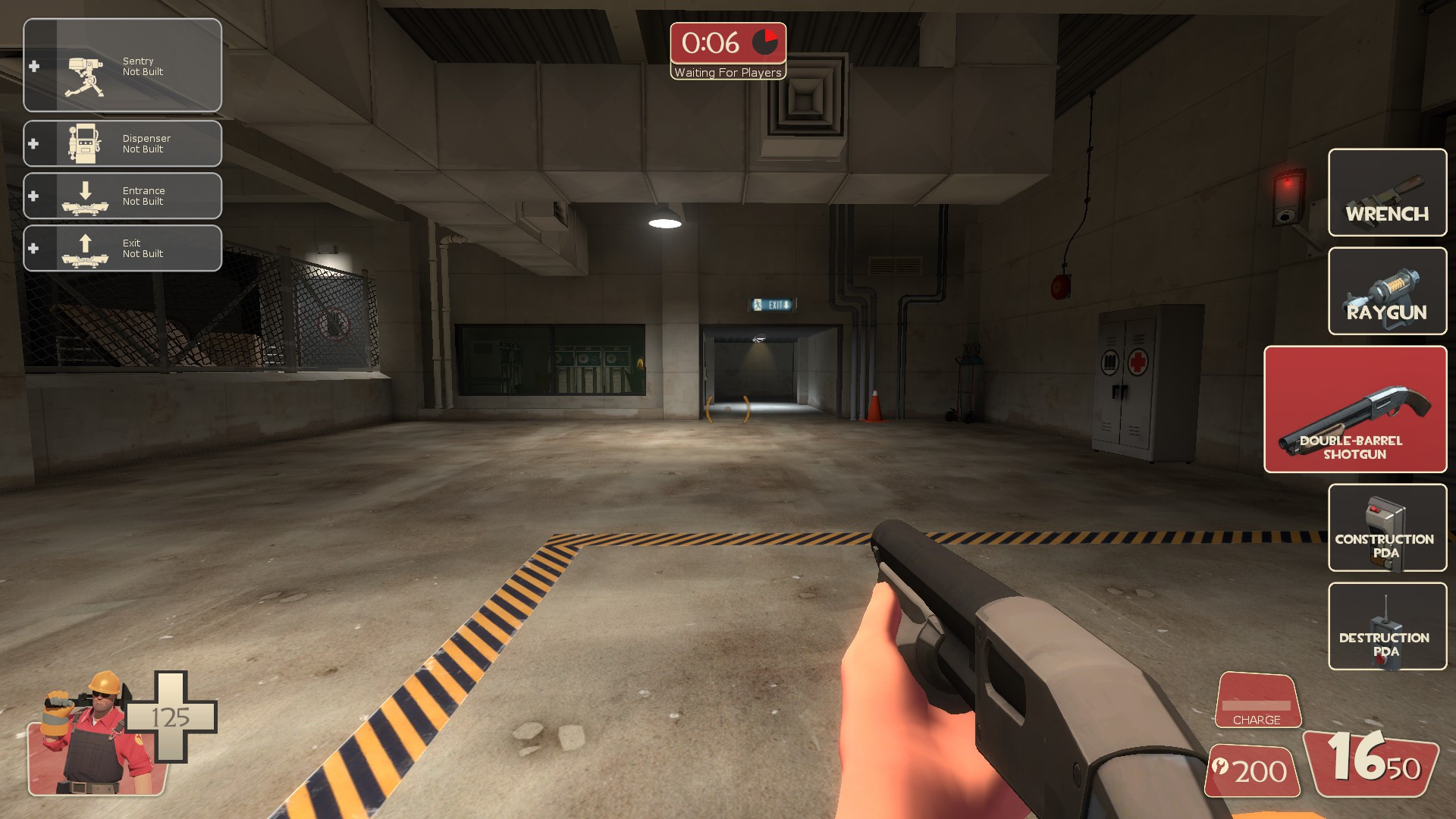This screenshot has height=819, width=1456.
Task: Open the Destruction PDA
Action: click(x=1386, y=627)
